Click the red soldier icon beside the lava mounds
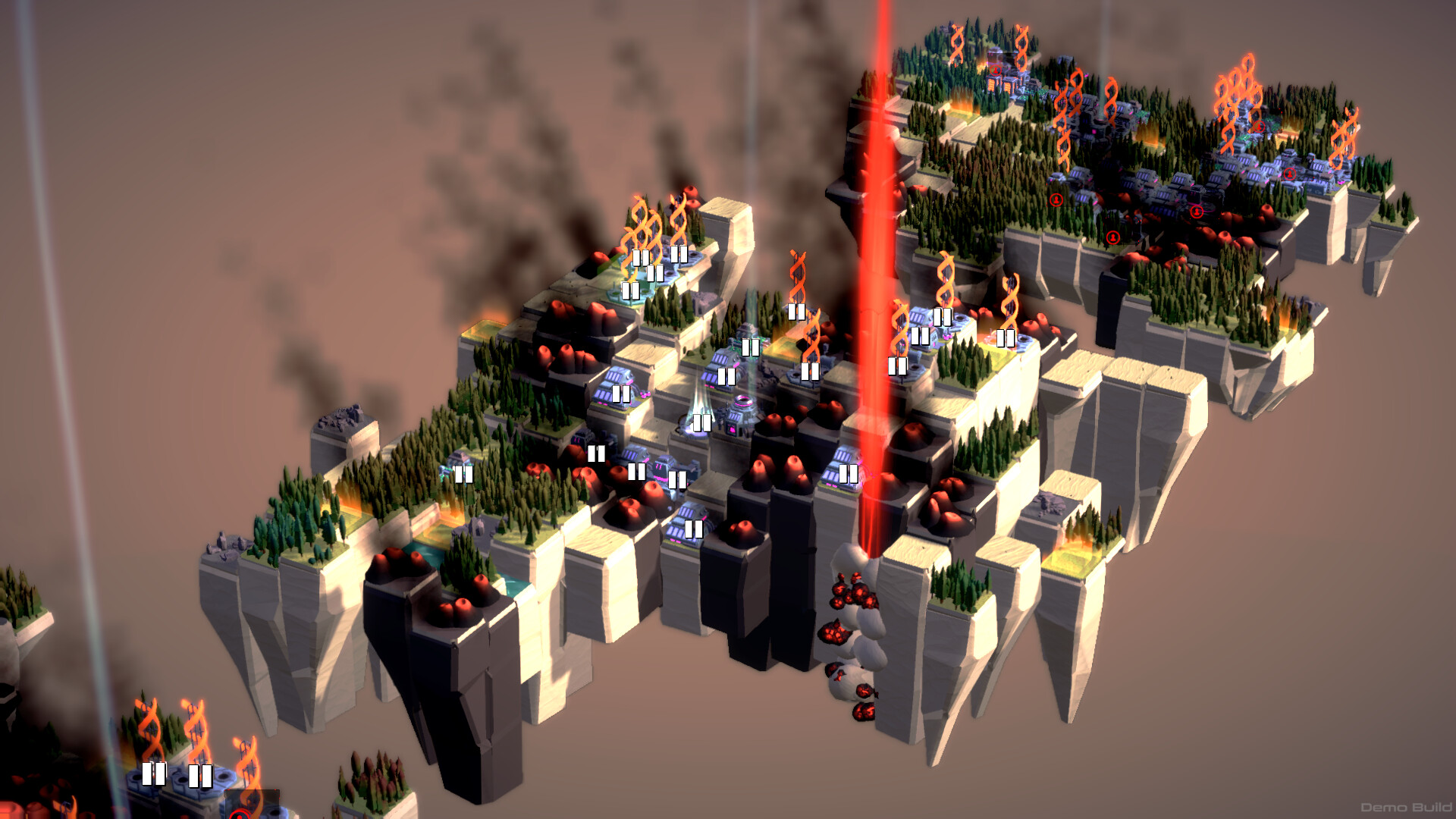Screen dimensions: 1456x819 1197,212
